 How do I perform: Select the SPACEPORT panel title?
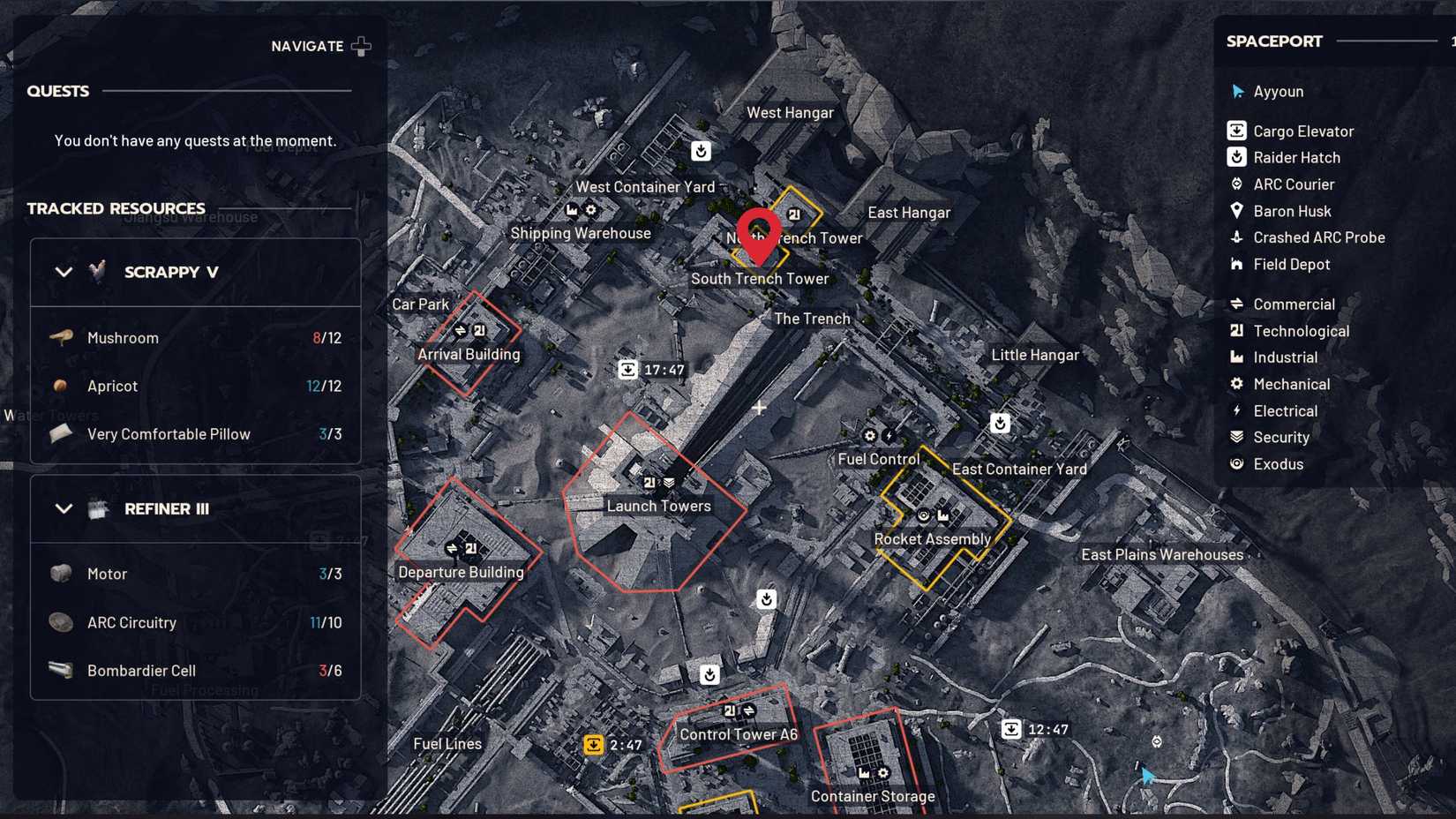point(1273,41)
